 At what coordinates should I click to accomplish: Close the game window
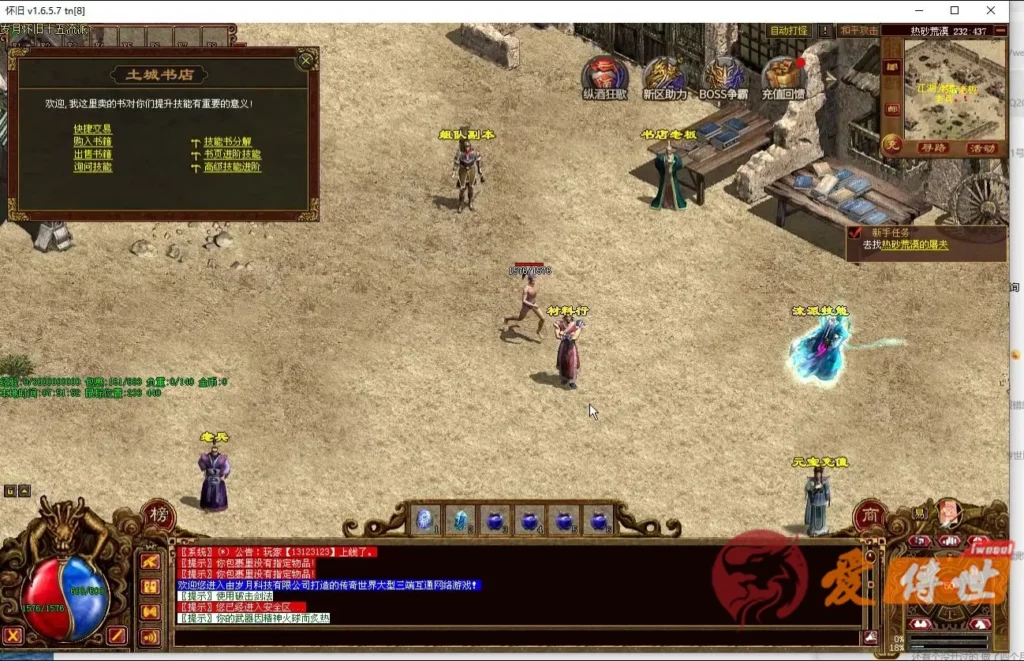(998, 10)
